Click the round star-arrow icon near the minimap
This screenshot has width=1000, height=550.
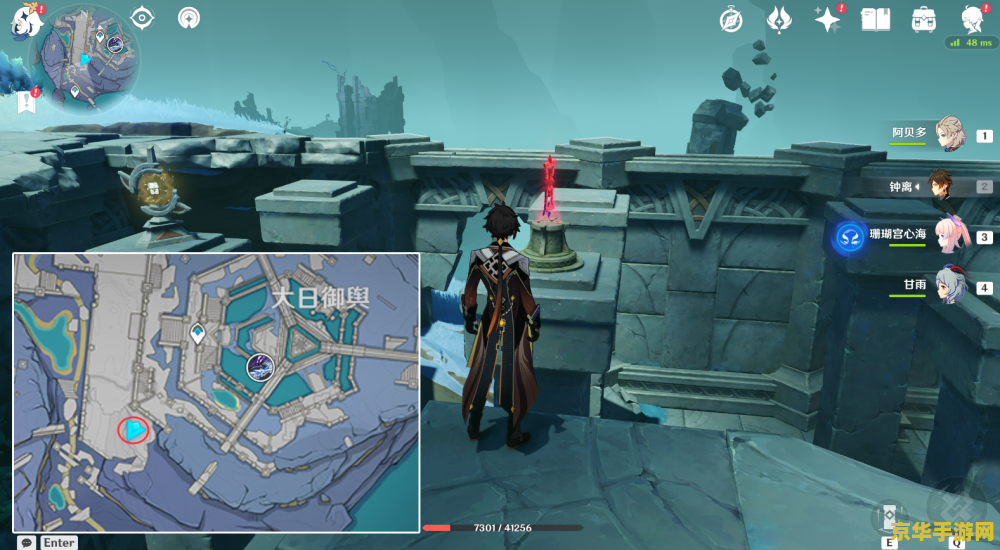pos(188,18)
